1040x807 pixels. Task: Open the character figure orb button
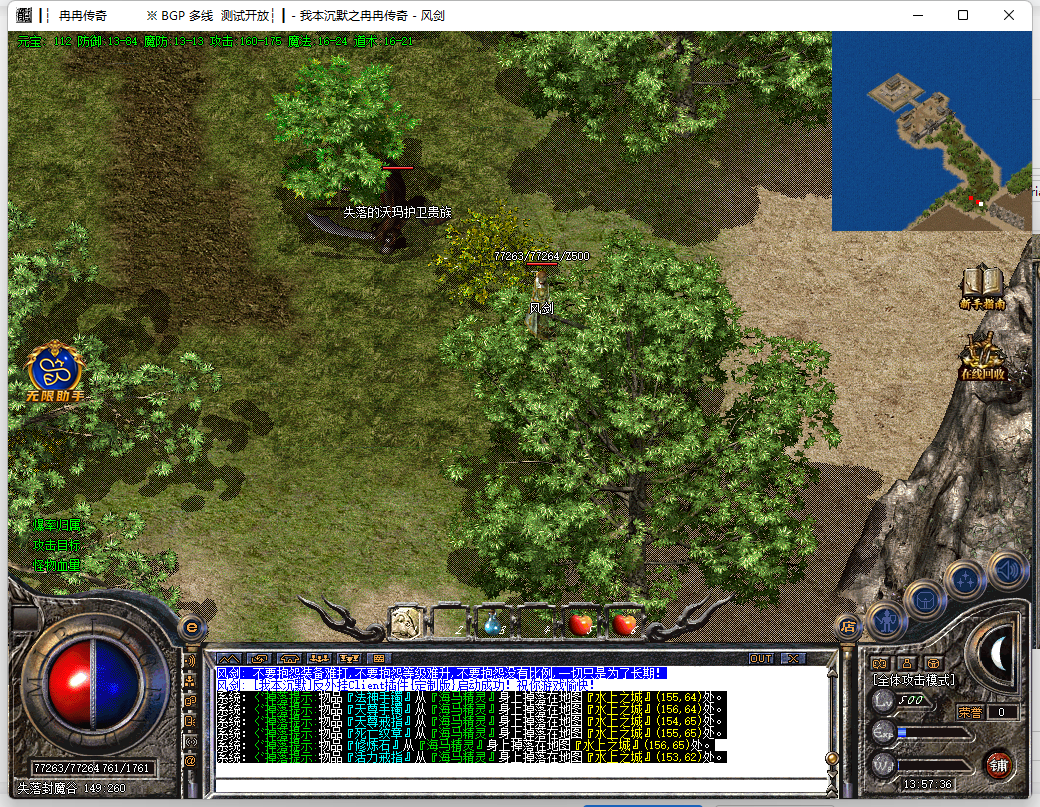coord(886,620)
